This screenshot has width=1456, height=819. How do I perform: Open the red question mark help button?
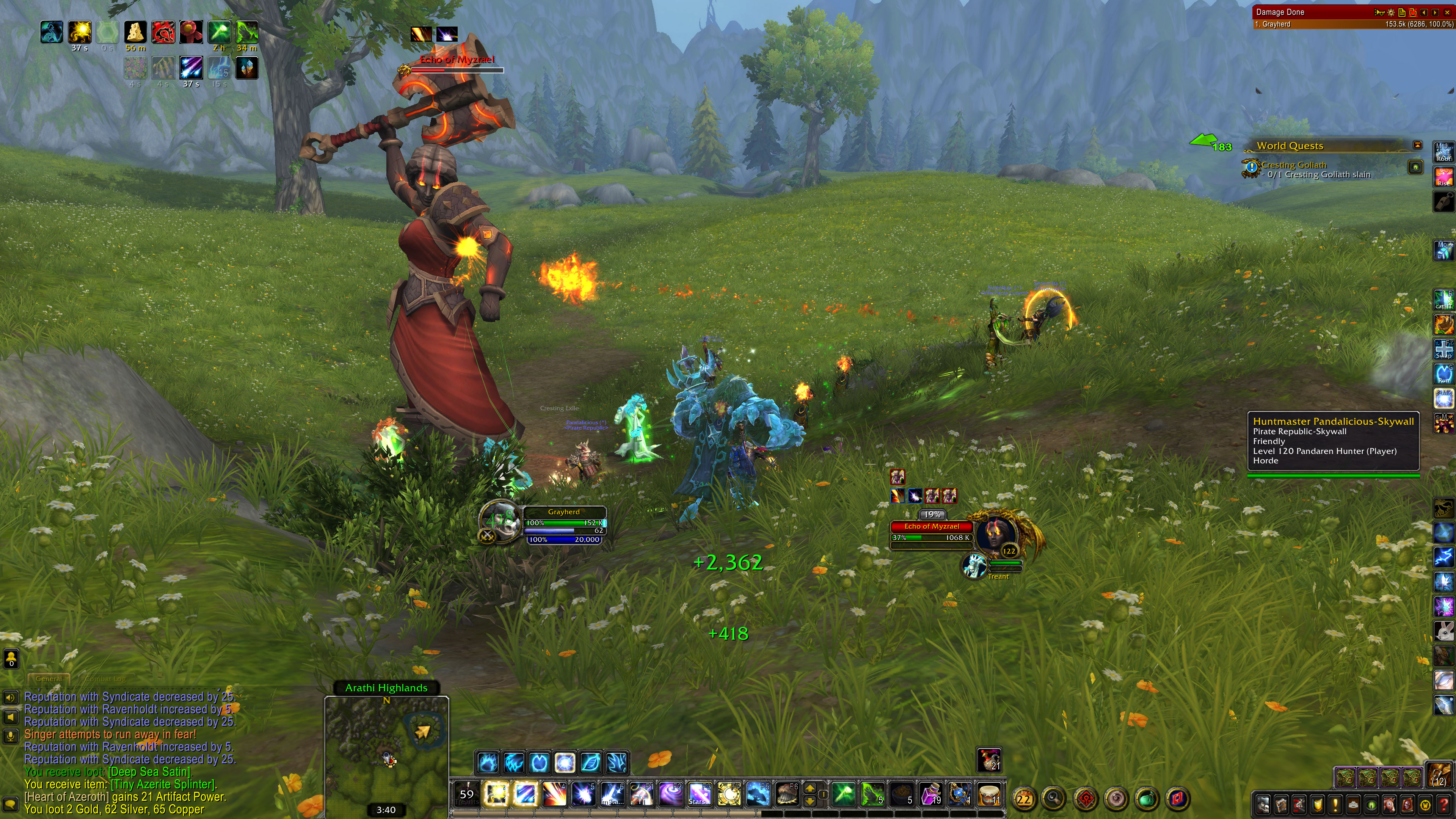pos(1443,804)
